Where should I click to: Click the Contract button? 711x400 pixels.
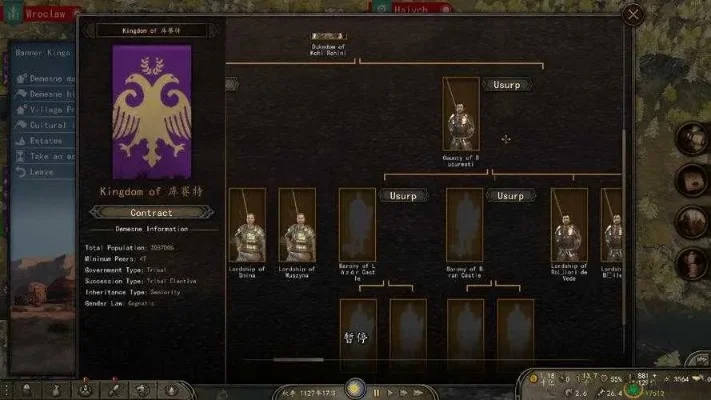click(x=151, y=212)
